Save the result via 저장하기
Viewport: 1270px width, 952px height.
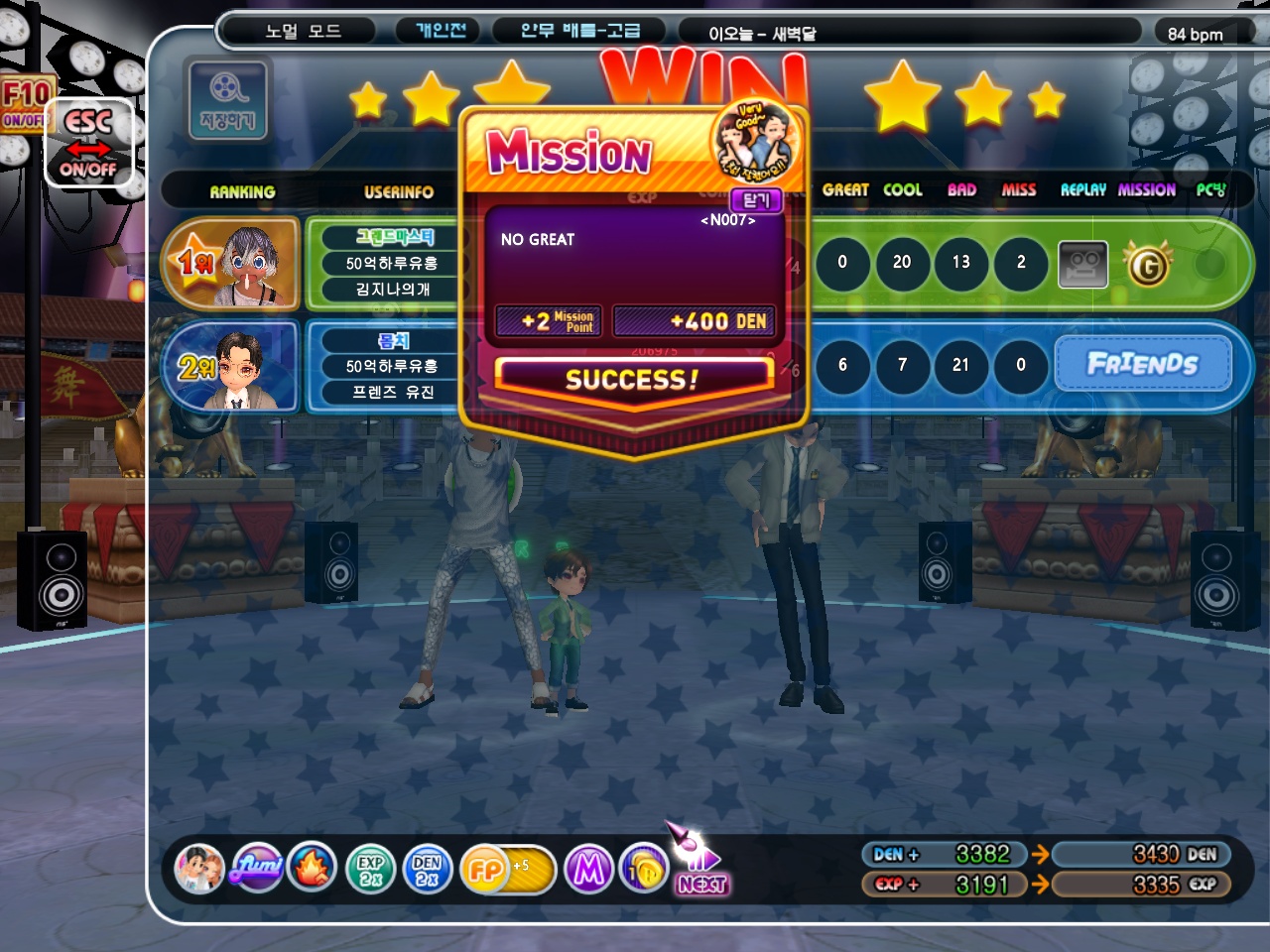pyautogui.click(x=227, y=99)
